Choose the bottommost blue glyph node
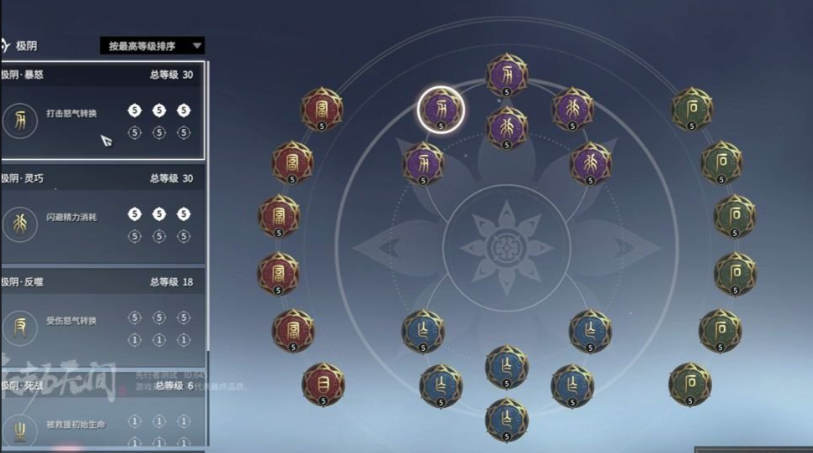The image size is (813, 453). pyautogui.click(x=507, y=418)
